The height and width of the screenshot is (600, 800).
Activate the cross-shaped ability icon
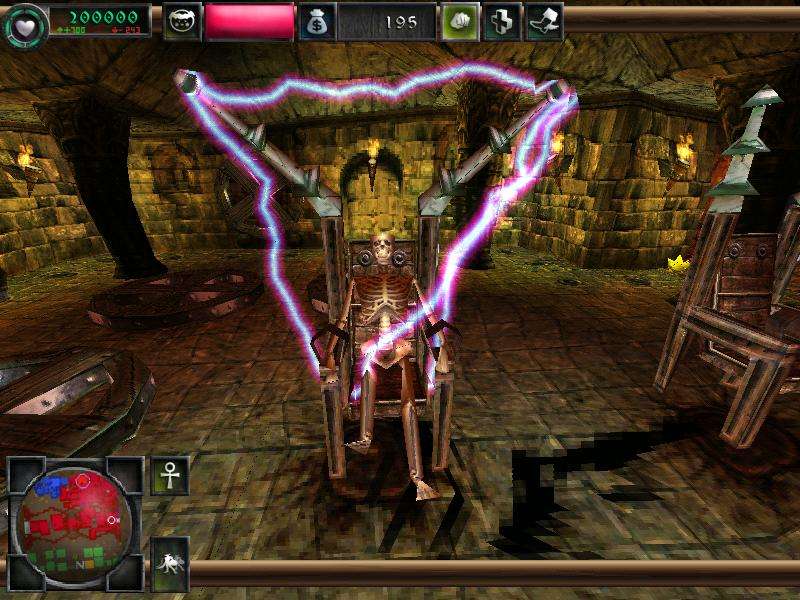pos(501,21)
